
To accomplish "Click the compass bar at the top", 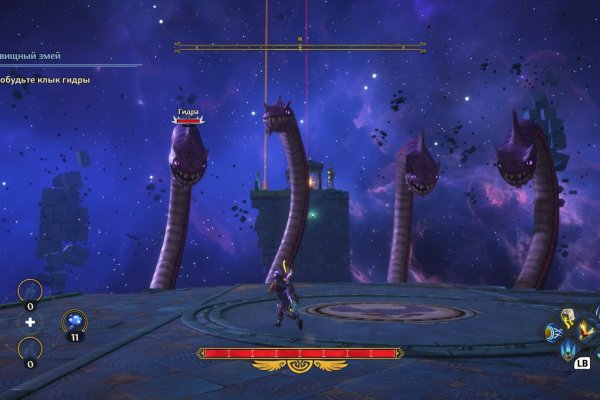I will coord(299,46).
